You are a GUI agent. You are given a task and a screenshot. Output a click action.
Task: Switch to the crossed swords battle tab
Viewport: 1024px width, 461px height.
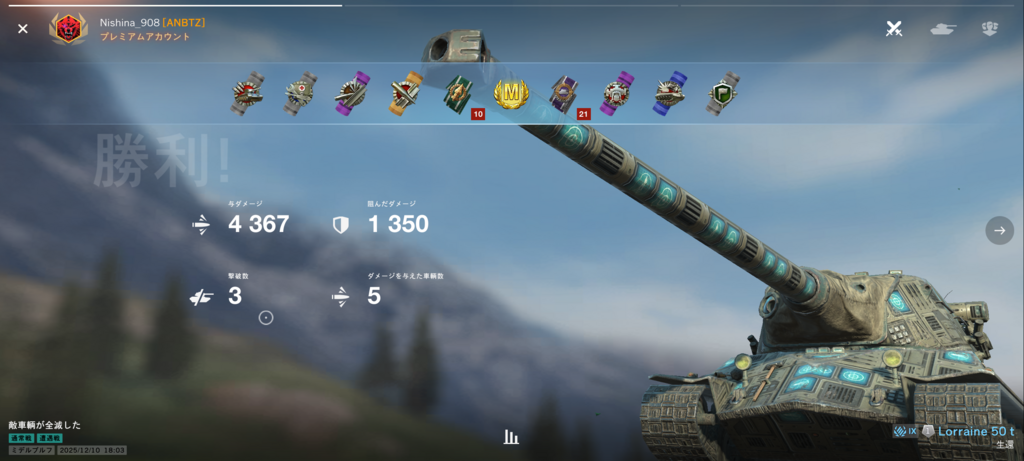coord(894,29)
